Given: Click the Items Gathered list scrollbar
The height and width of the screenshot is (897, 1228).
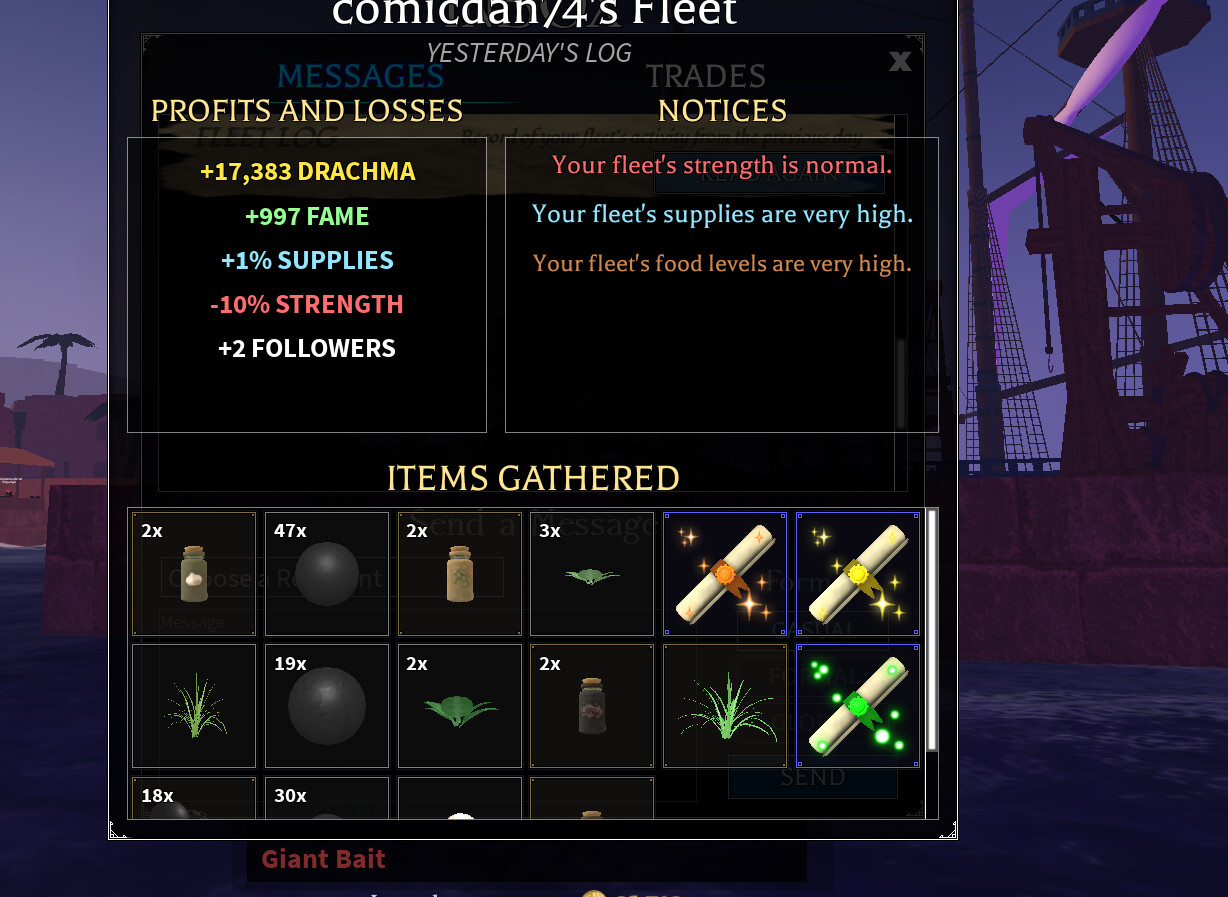Looking at the screenshot, I should pos(932,630).
